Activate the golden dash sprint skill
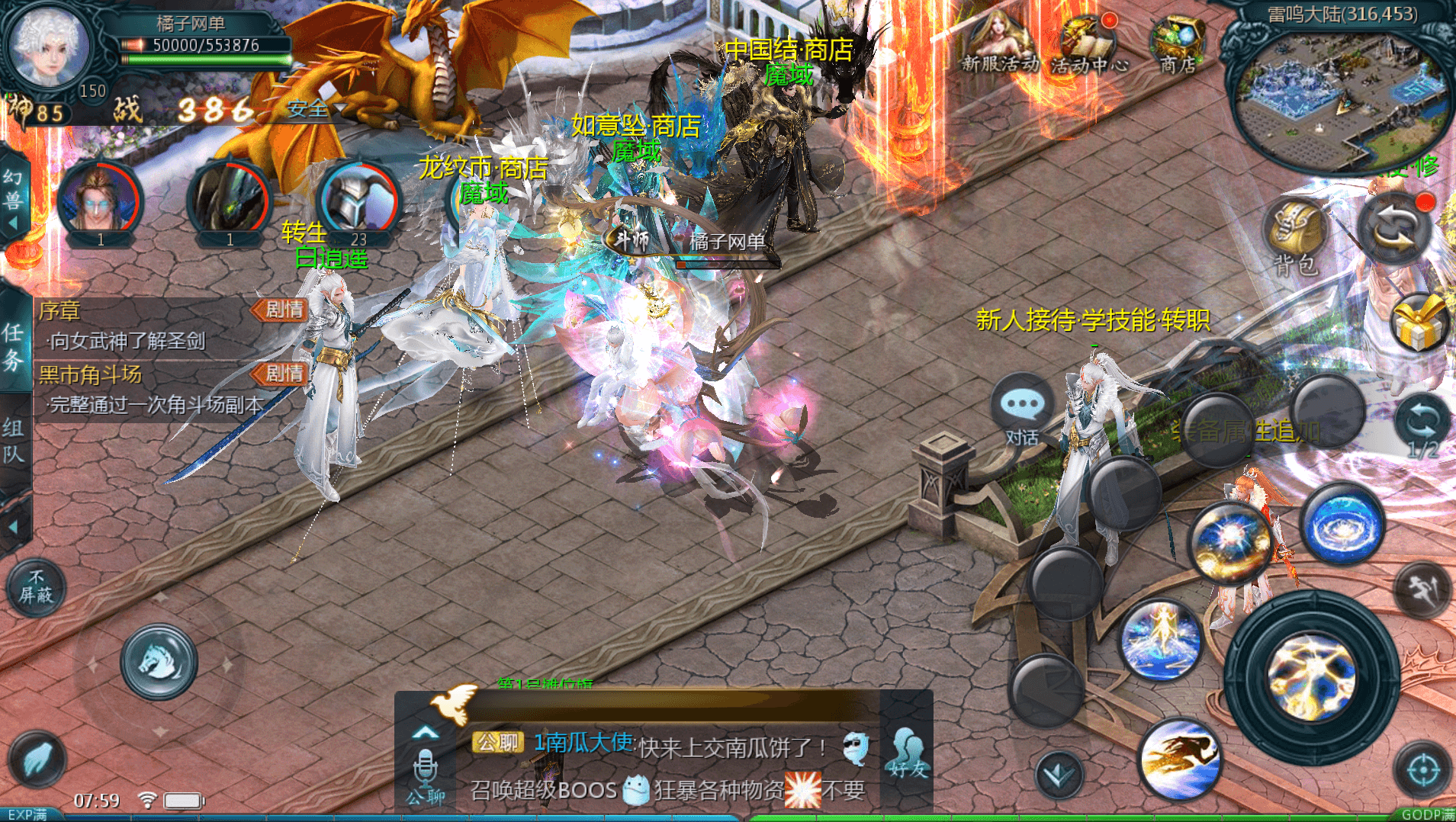 (x=1179, y=759)
